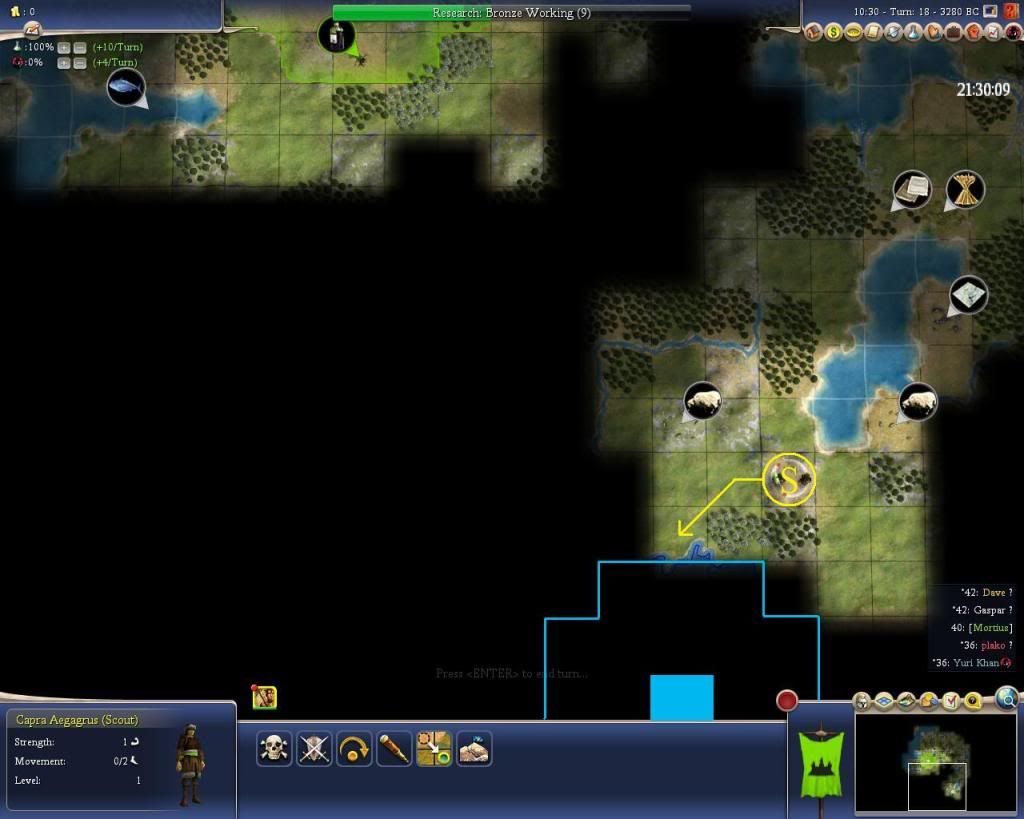Select the go-to map movement action
Image resolution: width=1024 pixels, height=819 pixels.
(434, 748)
